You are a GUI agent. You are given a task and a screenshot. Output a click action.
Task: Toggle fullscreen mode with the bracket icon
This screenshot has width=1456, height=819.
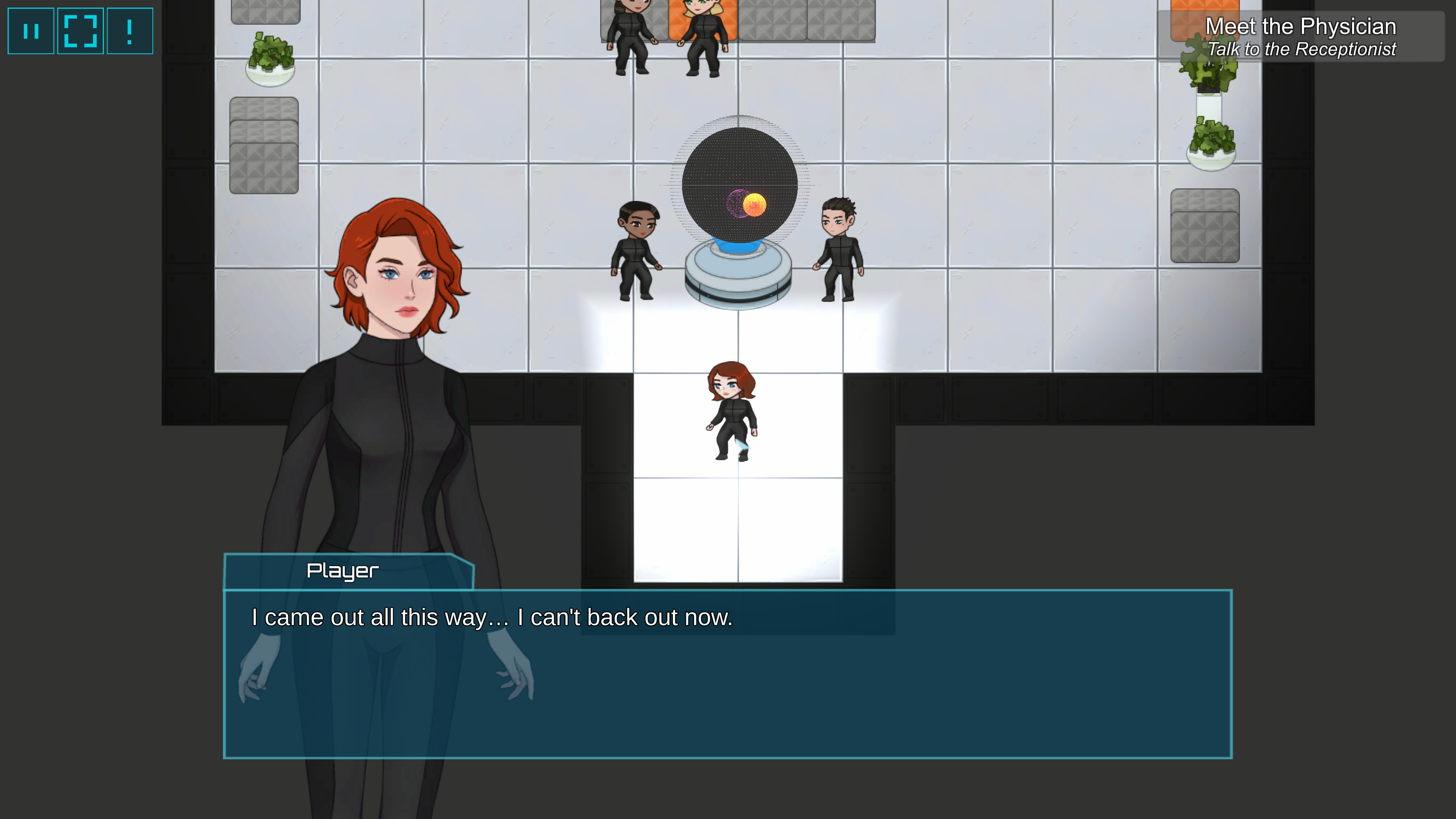[80, 31]
